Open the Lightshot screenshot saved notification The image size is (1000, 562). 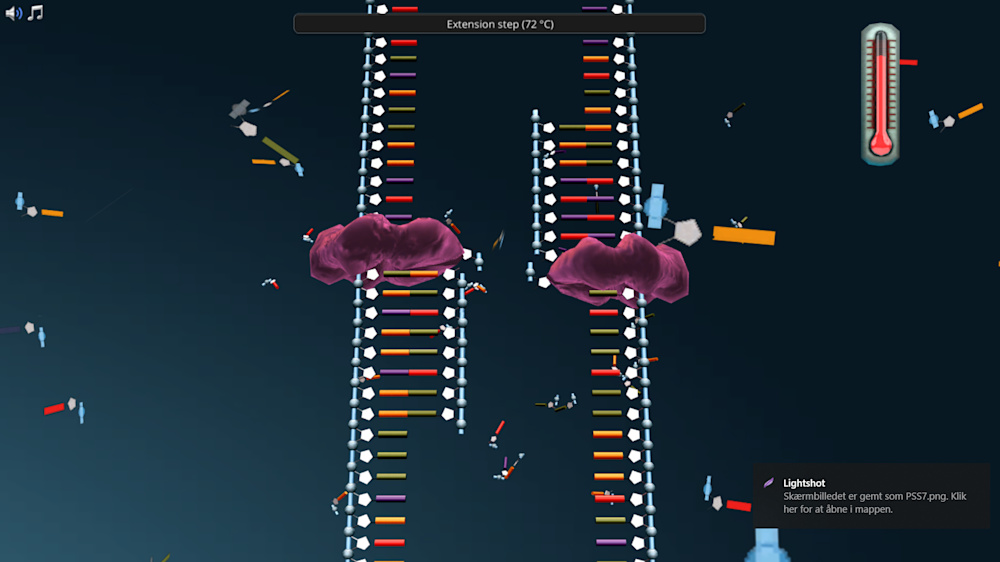[x=872, y=496]
